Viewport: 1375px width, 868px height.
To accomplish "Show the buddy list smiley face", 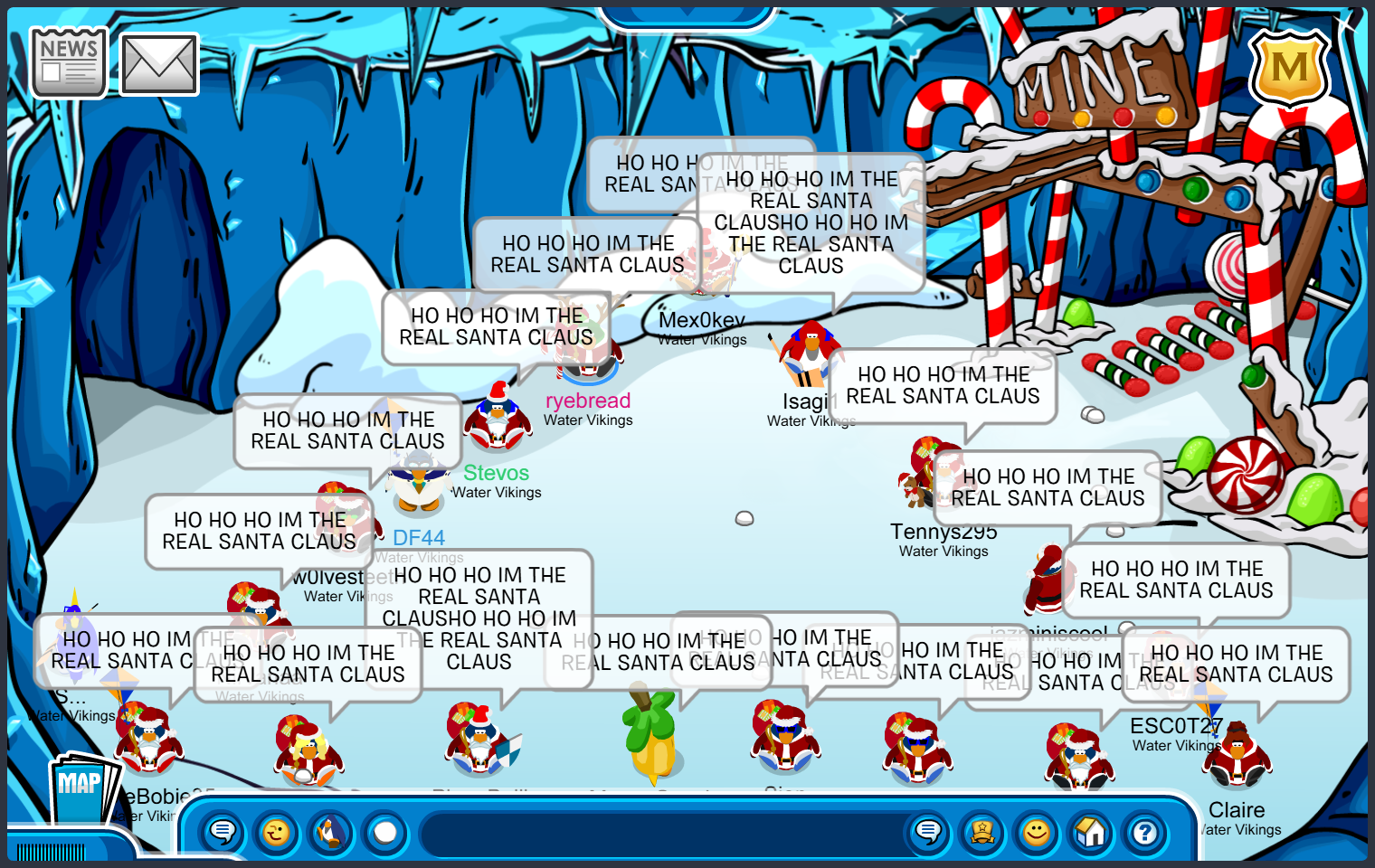I will click(1037, 832).
